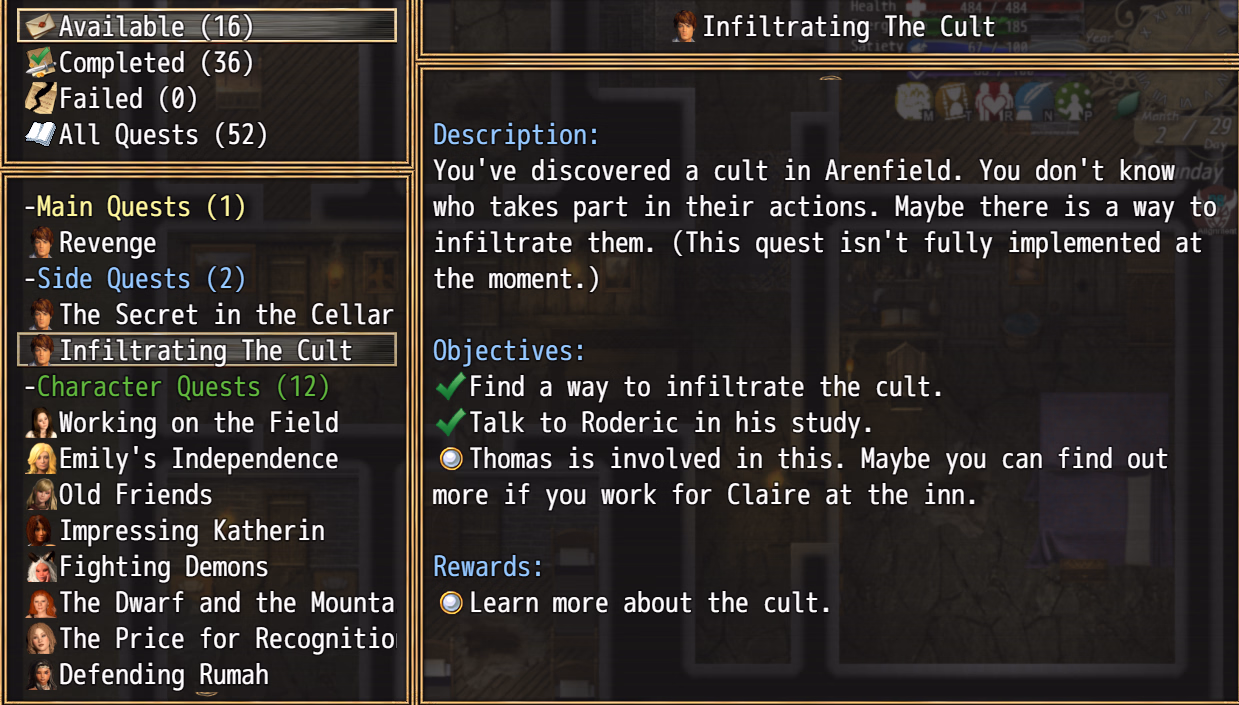Collapse the Main Quests header
1239x705 pixels.
(136, 207)
